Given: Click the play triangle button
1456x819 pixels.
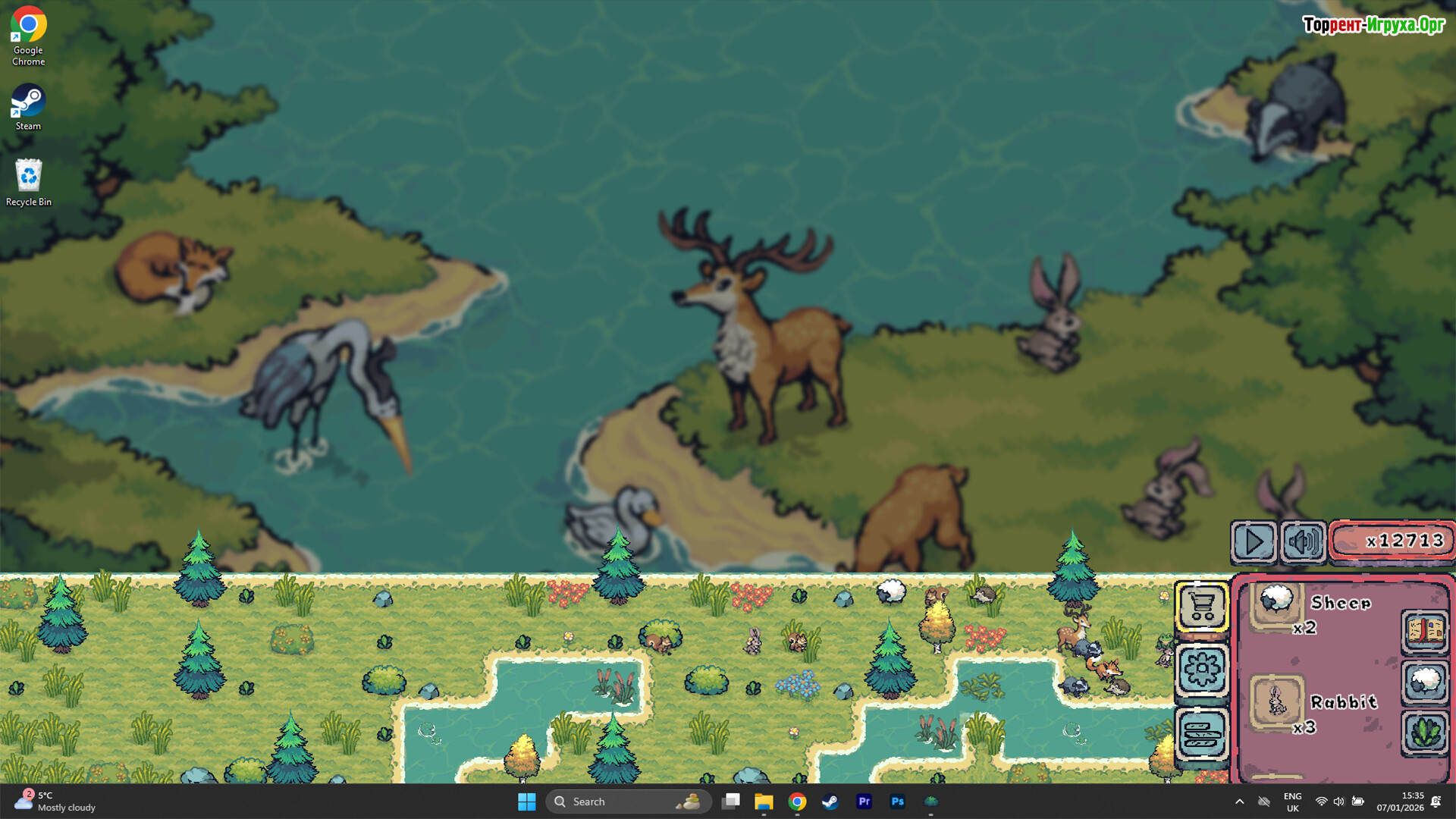Looking at the screenshot, I should (x=1254, y=541).
